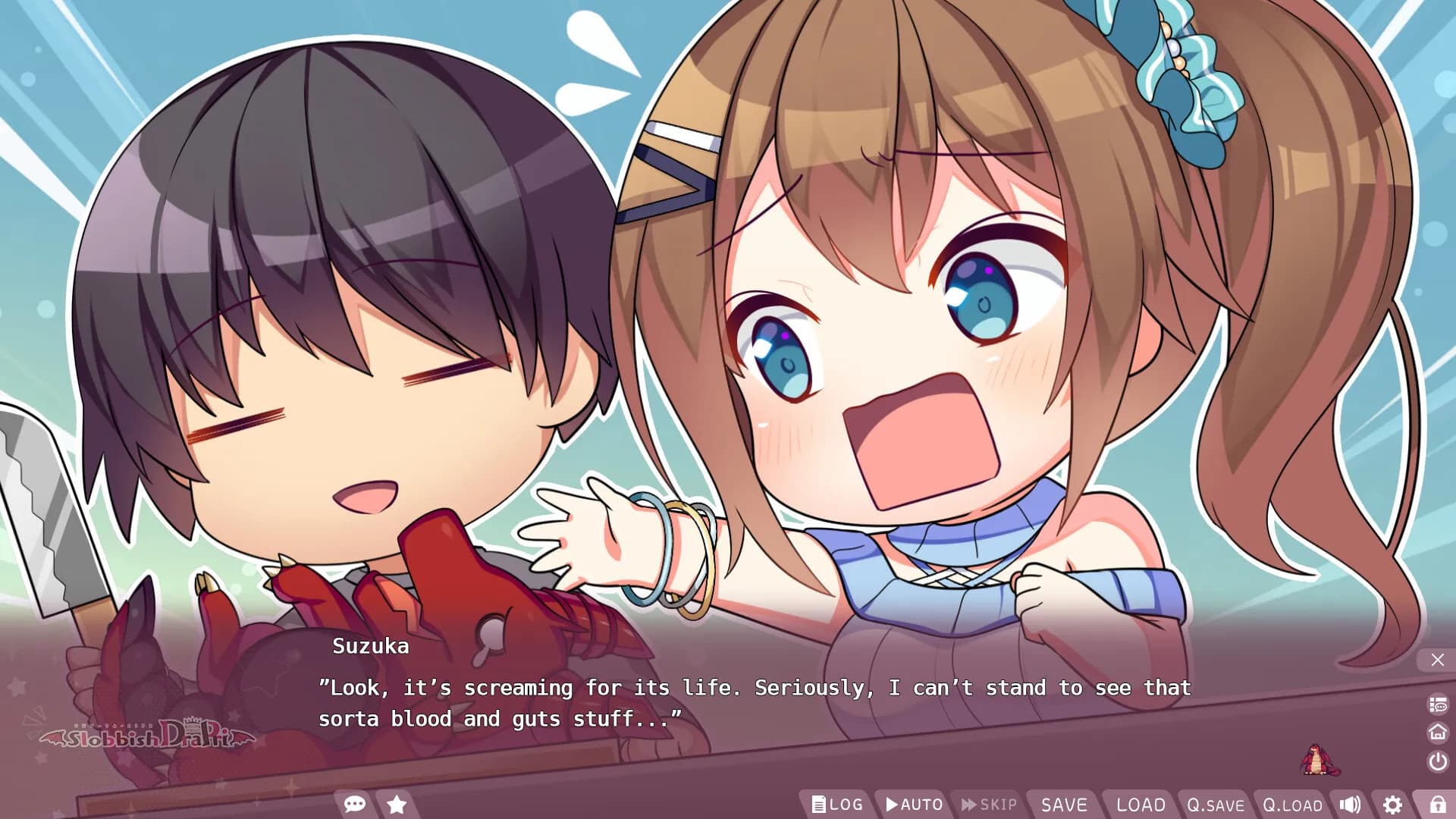Click the speech bubble icon

pos(355,804)
